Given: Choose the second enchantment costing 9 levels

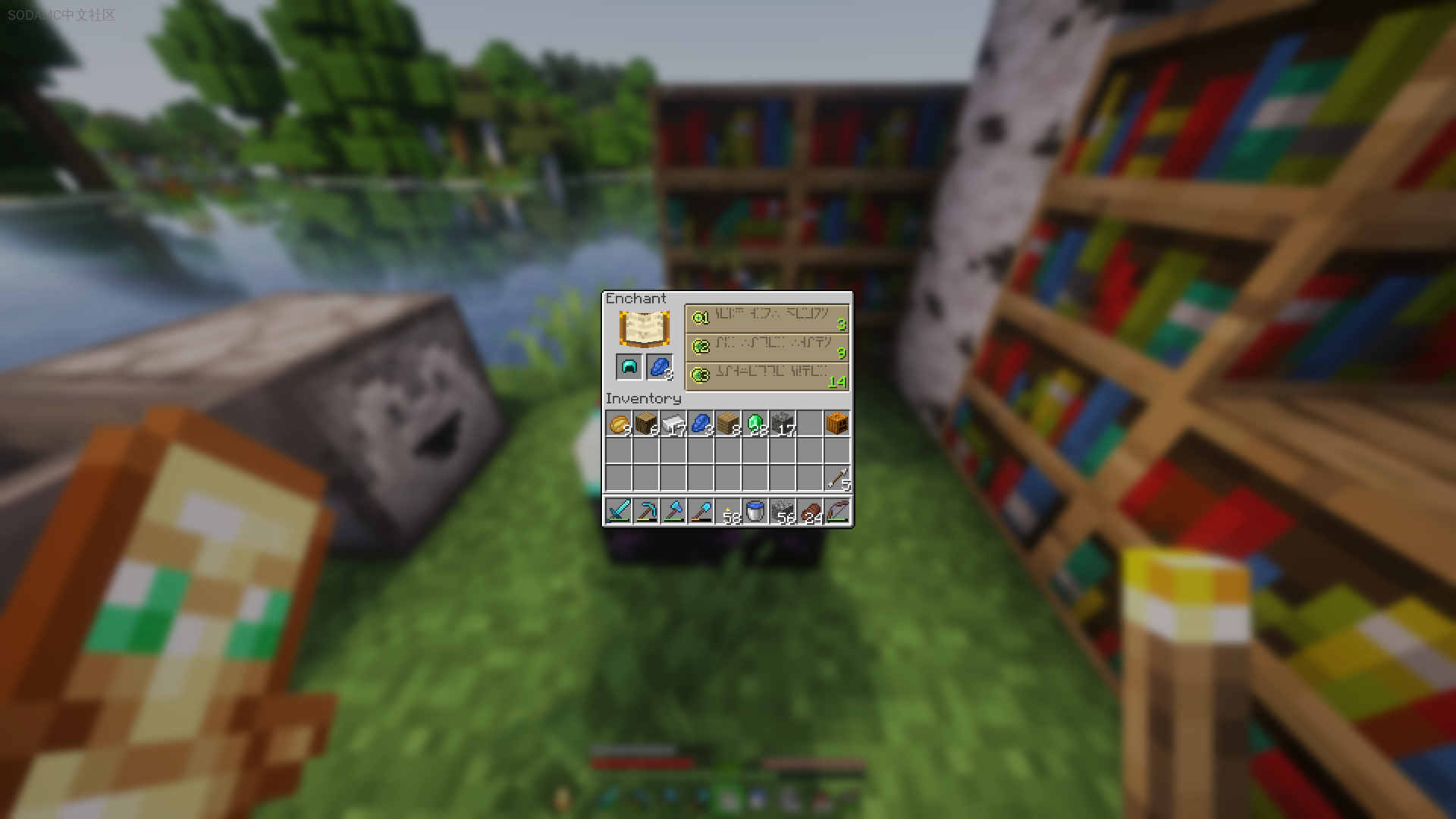Looking at the screenshot, I should coord(767,347).
